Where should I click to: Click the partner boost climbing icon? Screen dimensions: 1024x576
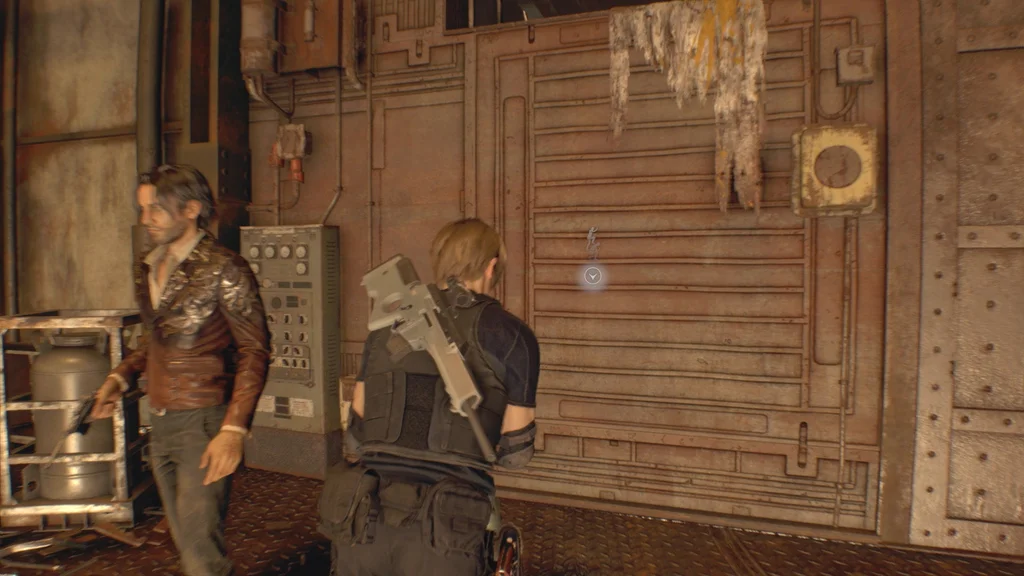(592, 242)
